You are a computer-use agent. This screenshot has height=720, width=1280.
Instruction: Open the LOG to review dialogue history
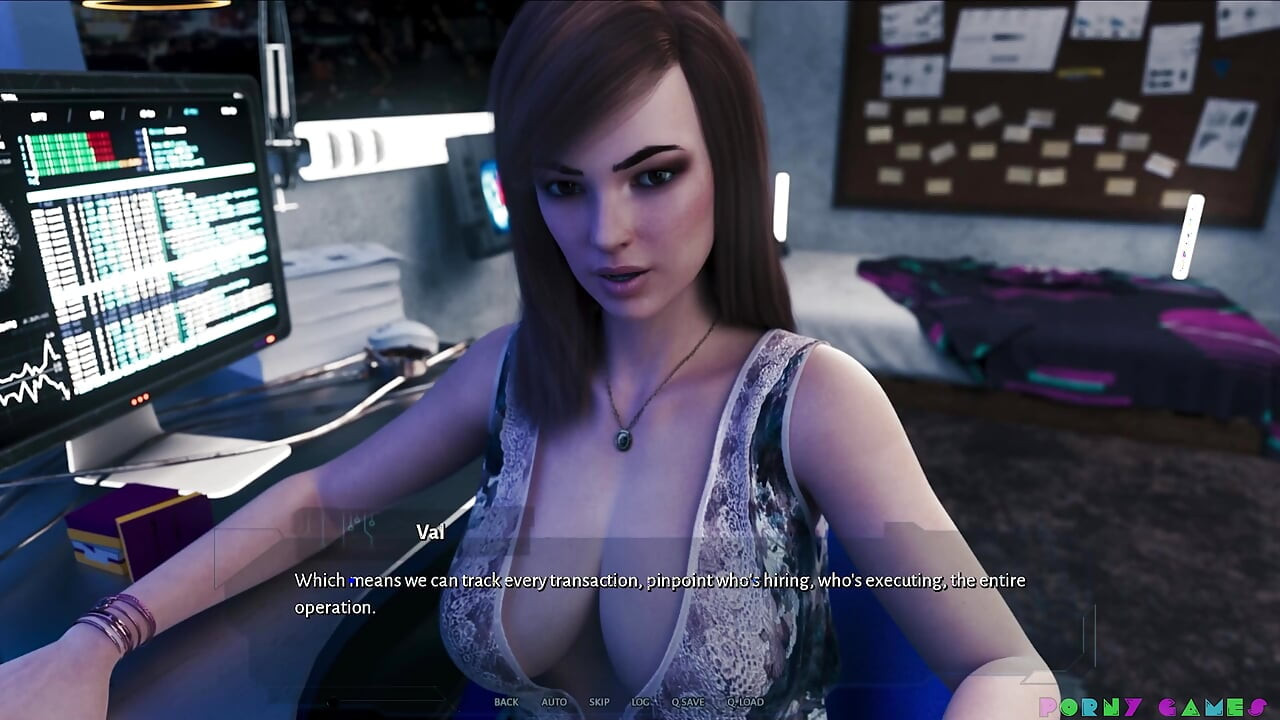640,702
